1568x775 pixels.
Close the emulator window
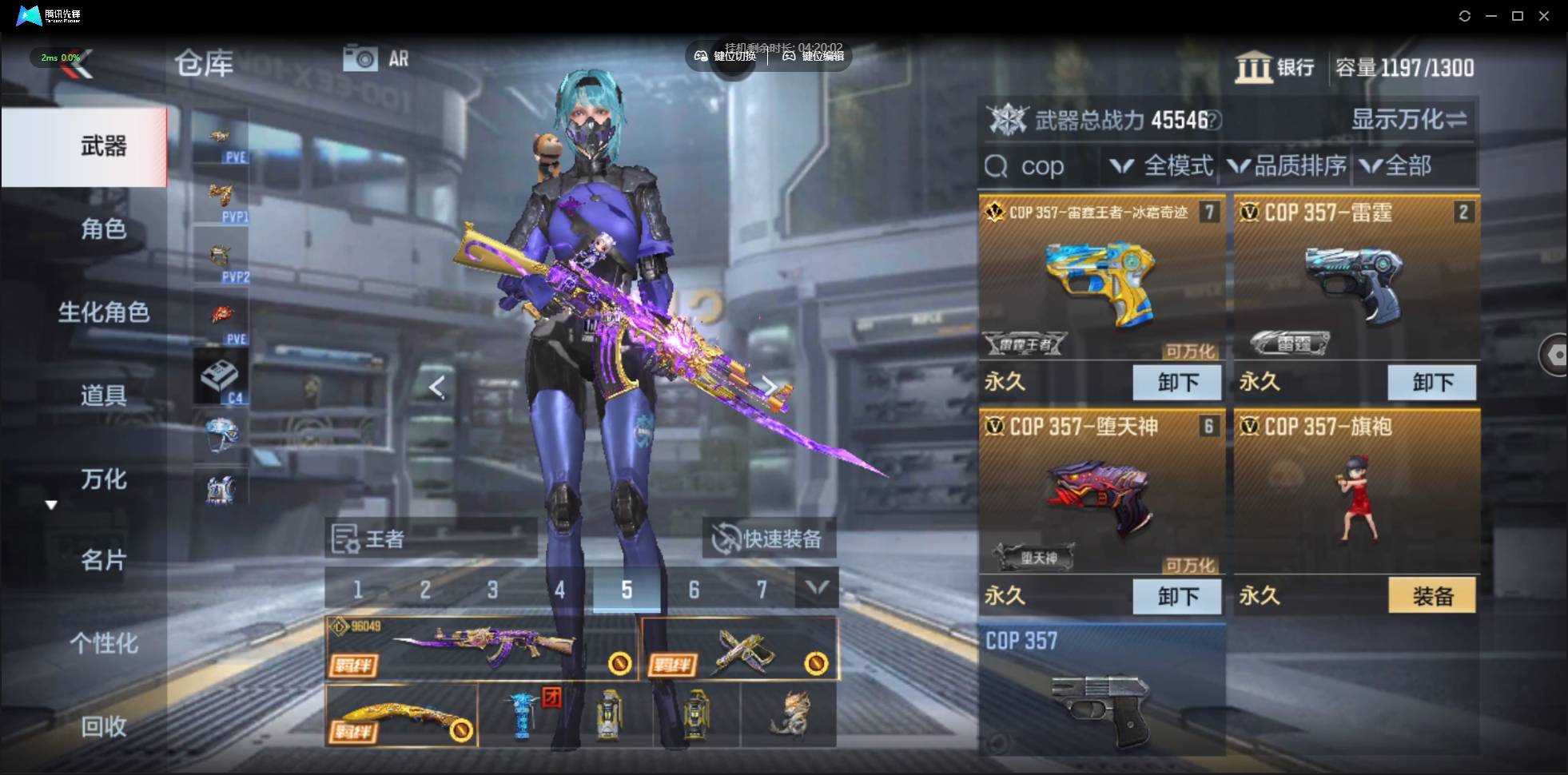click(1544, 16)
